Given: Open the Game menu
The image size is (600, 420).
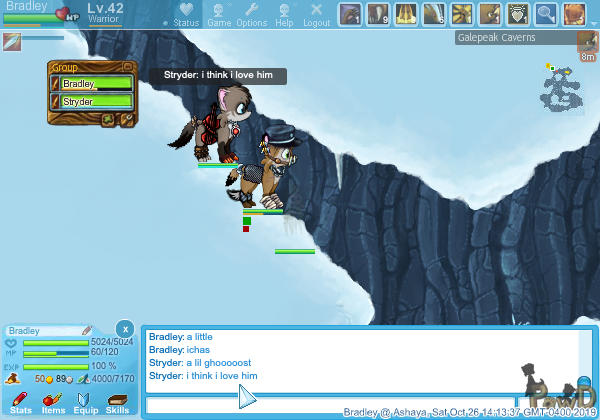Looking at the screenshot, I should (218, 14).
